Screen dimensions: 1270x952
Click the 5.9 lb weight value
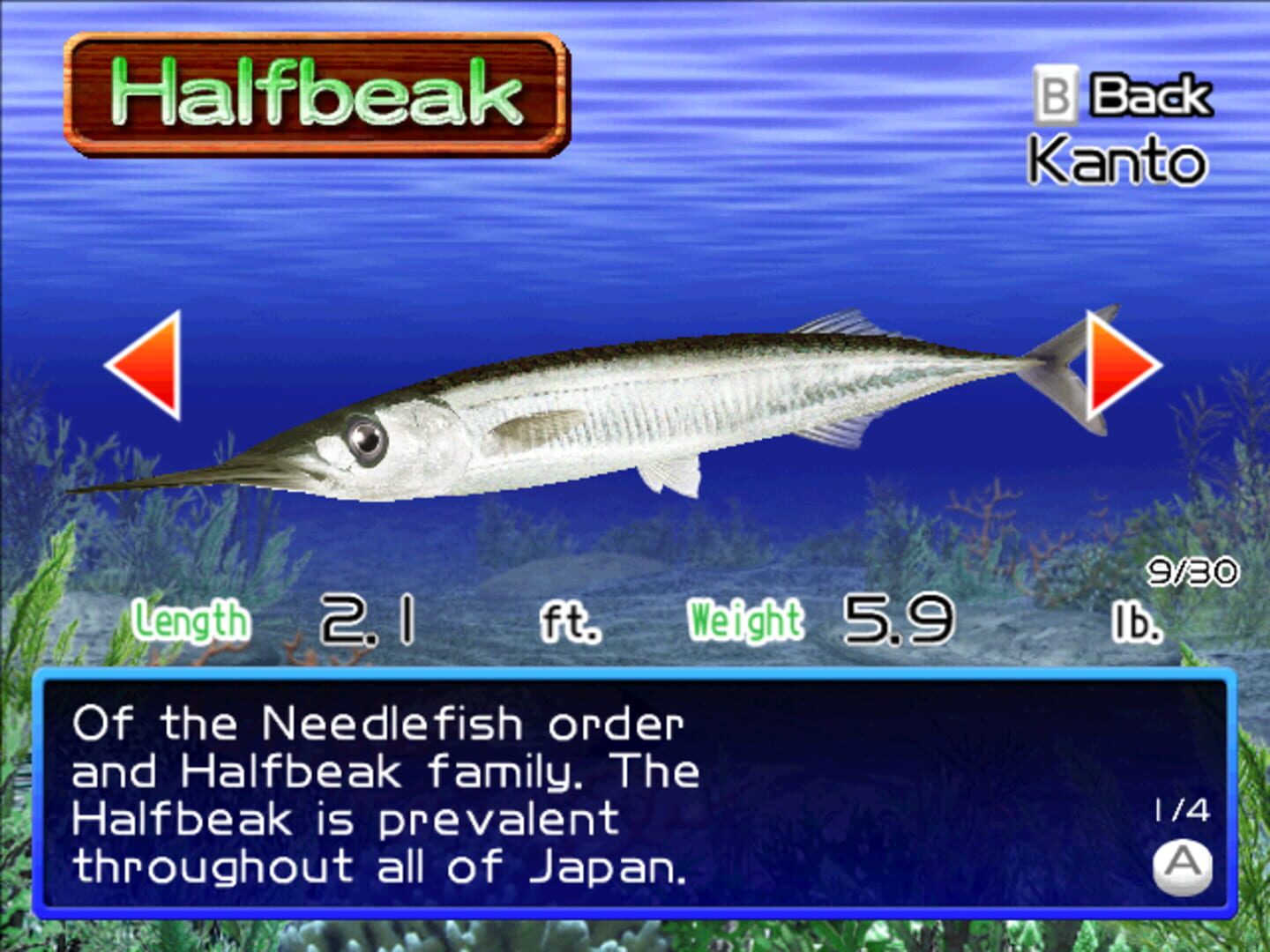coord(897,617)
